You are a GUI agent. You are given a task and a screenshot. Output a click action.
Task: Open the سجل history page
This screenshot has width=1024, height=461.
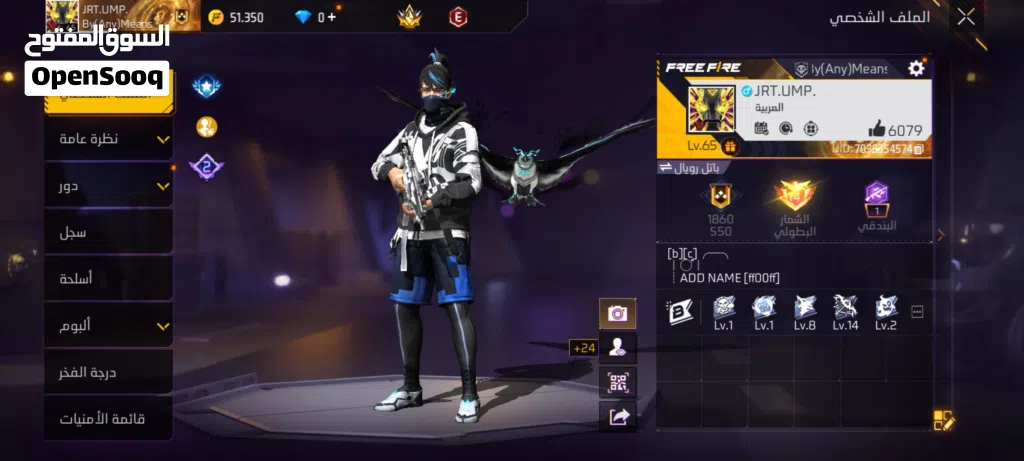click(x=108, y=232)
